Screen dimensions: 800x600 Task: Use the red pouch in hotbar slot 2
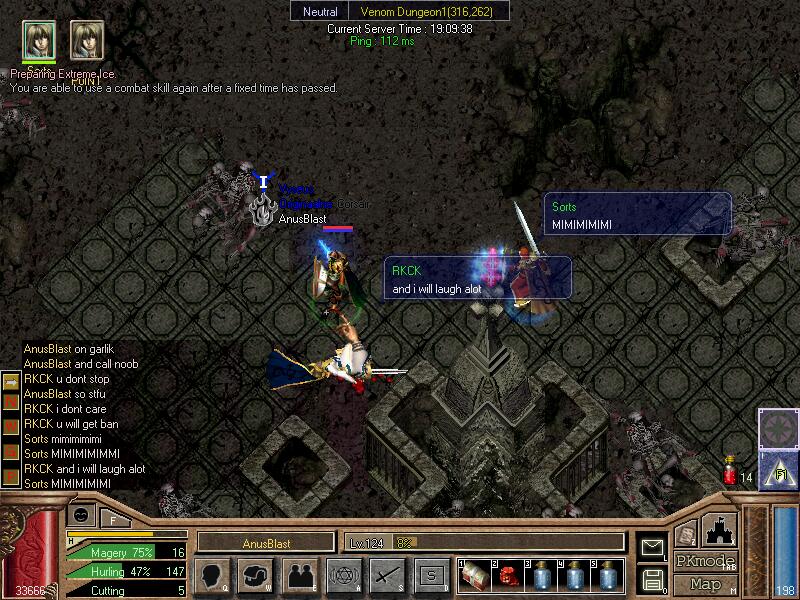click(x=507, y=575)
